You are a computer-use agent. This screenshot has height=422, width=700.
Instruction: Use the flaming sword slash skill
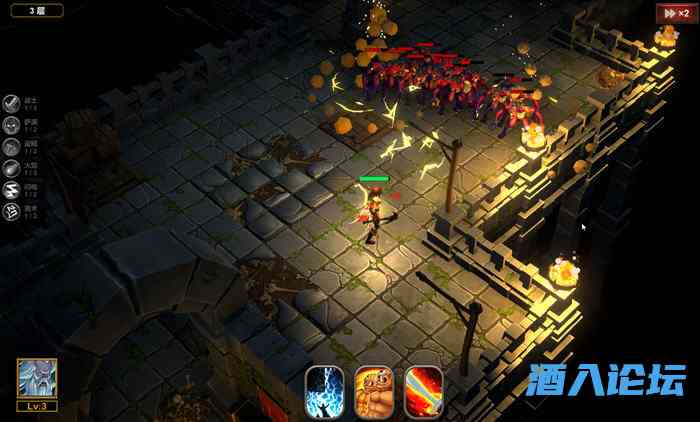point(424,390)
